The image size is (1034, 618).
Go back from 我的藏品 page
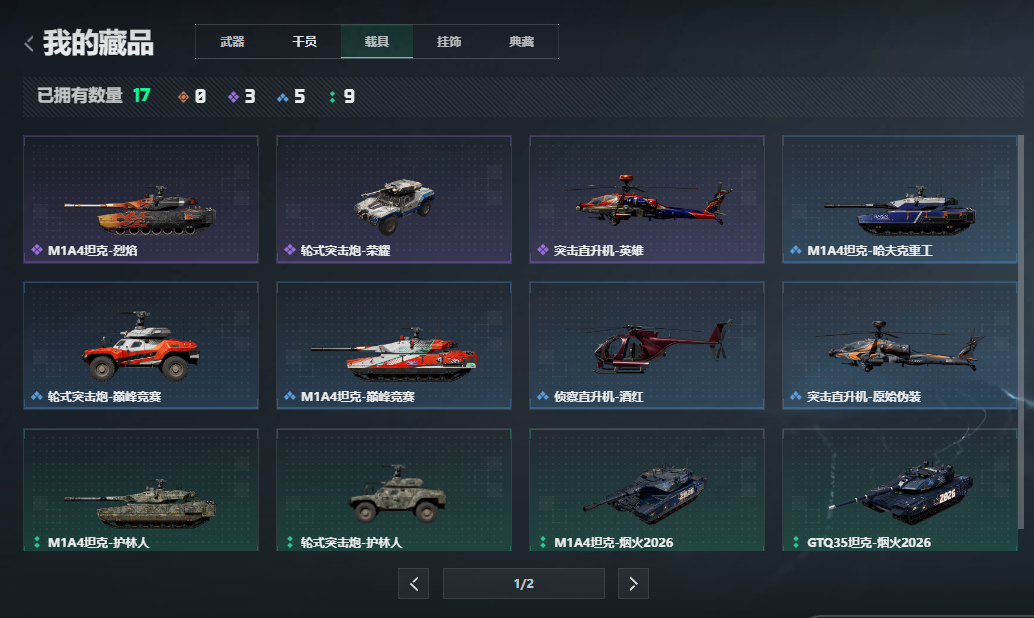point(30,43)
